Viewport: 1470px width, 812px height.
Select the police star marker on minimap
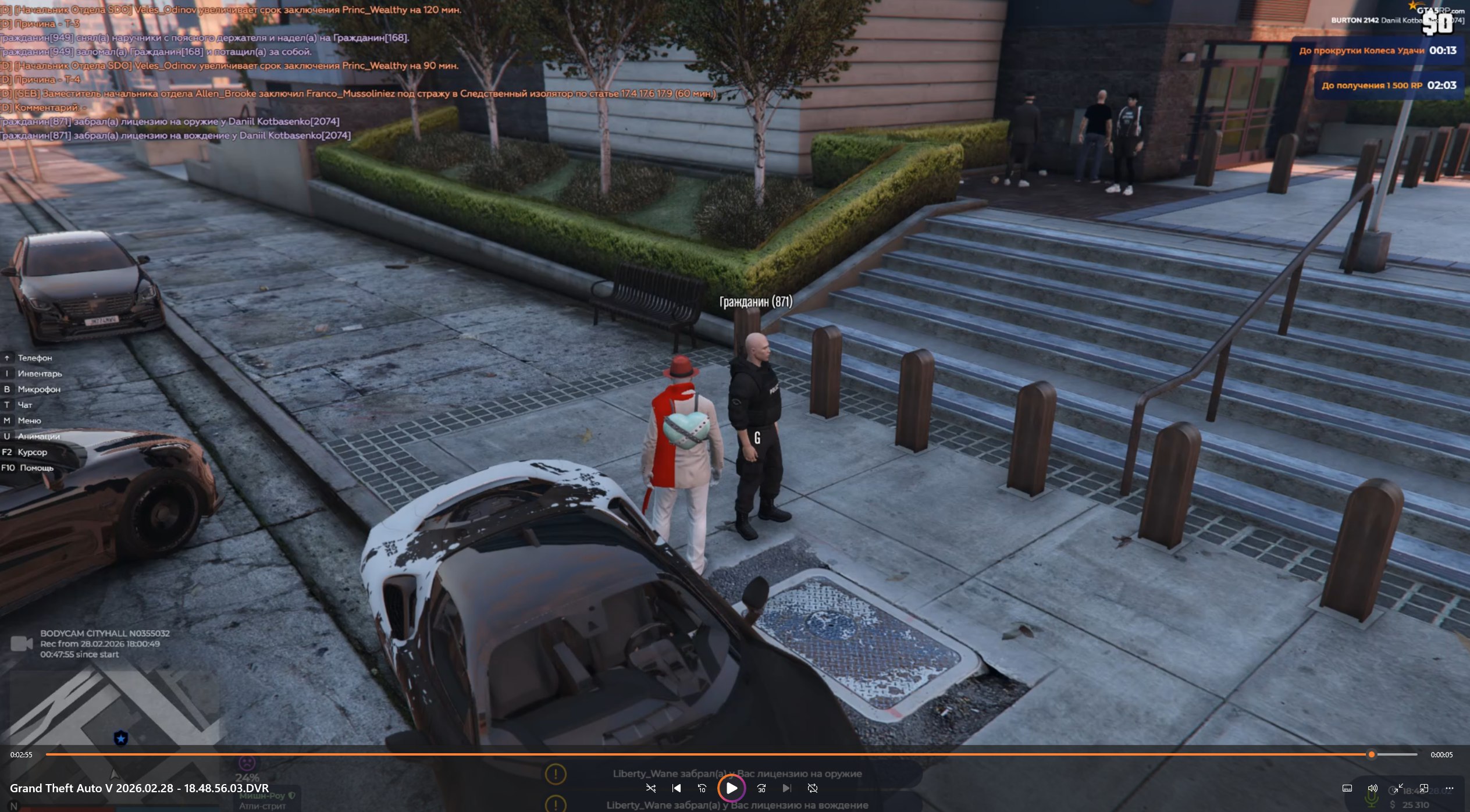pyautogui.click(x=121, y=738)
